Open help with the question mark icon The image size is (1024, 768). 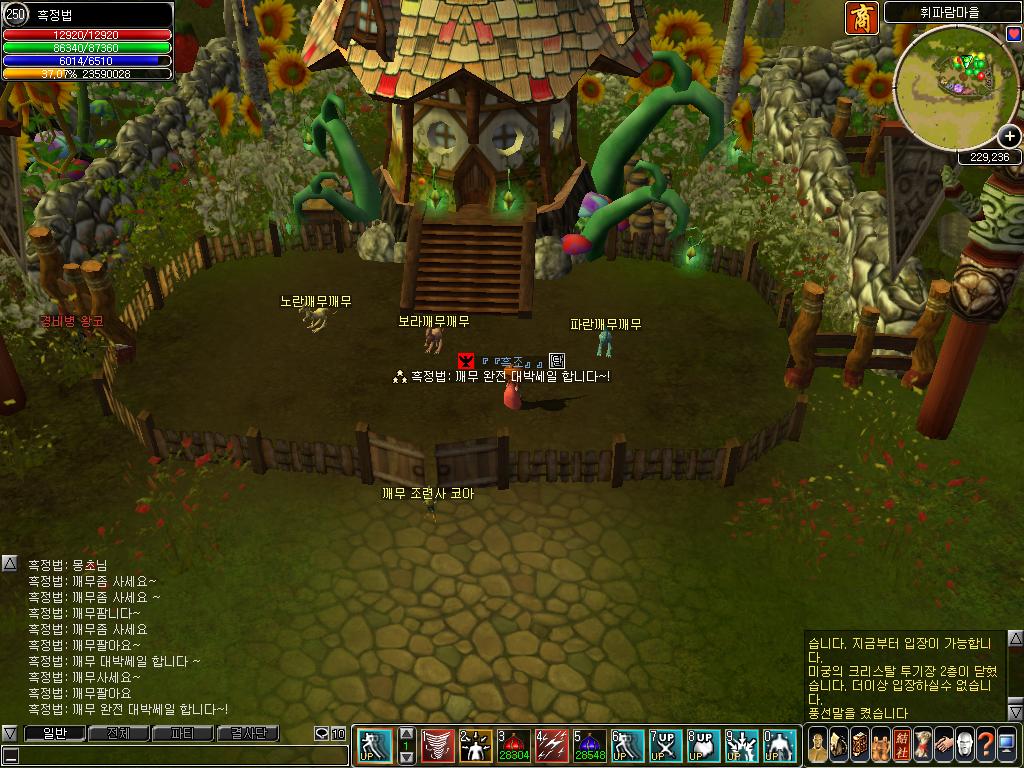pos(985,745)
